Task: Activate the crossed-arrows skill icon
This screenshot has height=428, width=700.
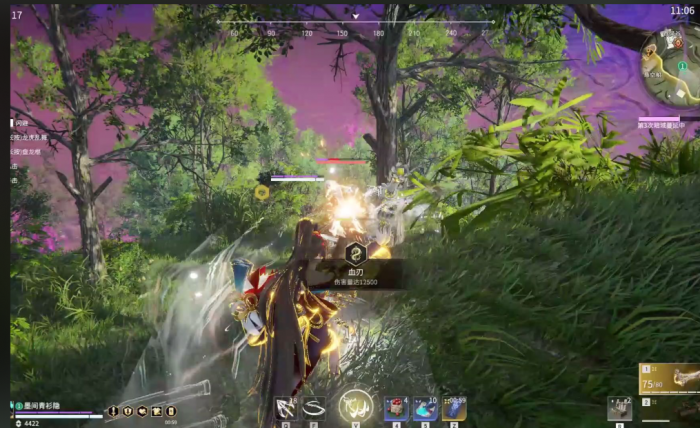Action: pos(286,407)
